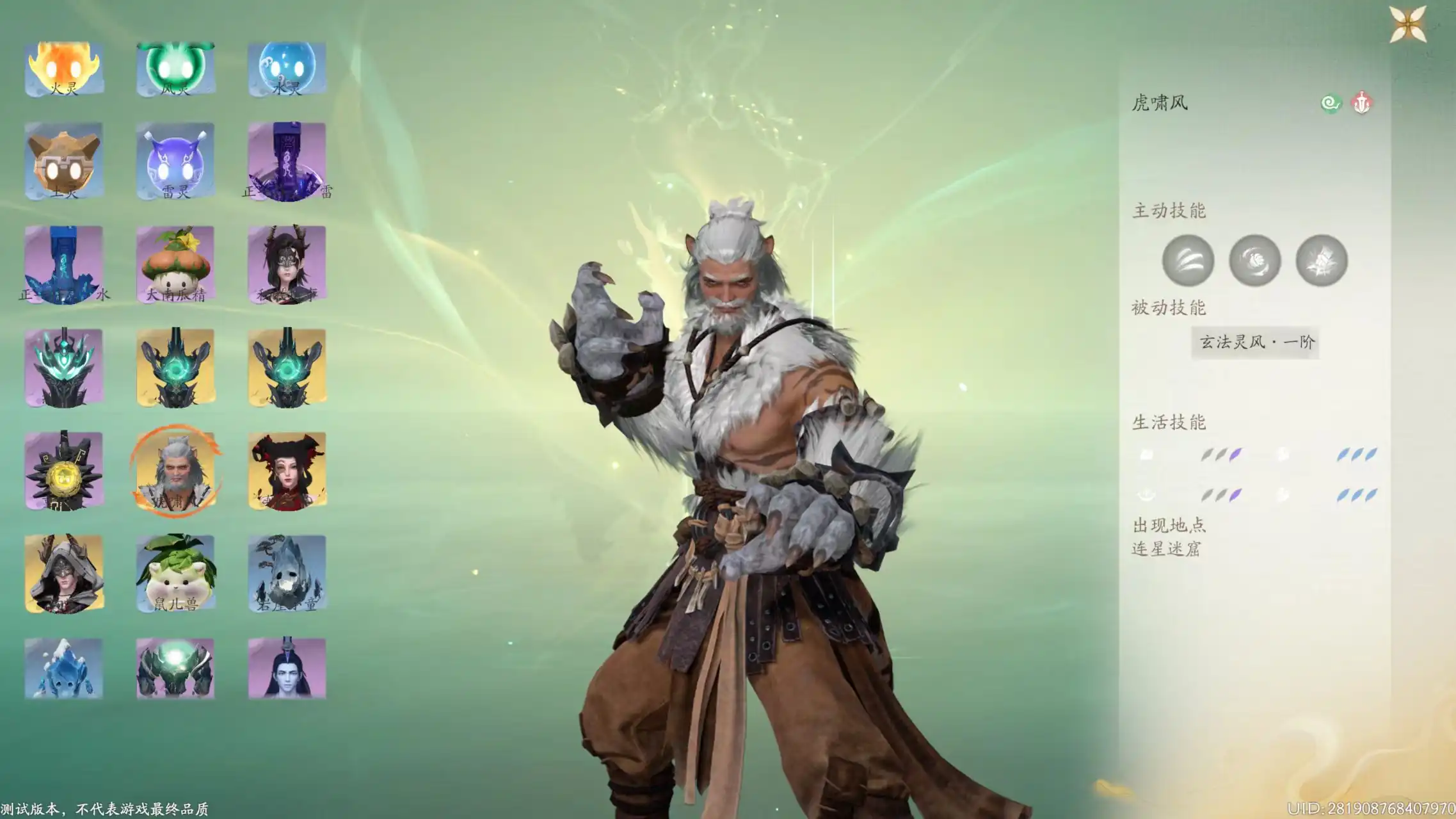1456x819 pixels.
Task: Select the 火灵 fire spirit portrait
Action: coord(64,69)
